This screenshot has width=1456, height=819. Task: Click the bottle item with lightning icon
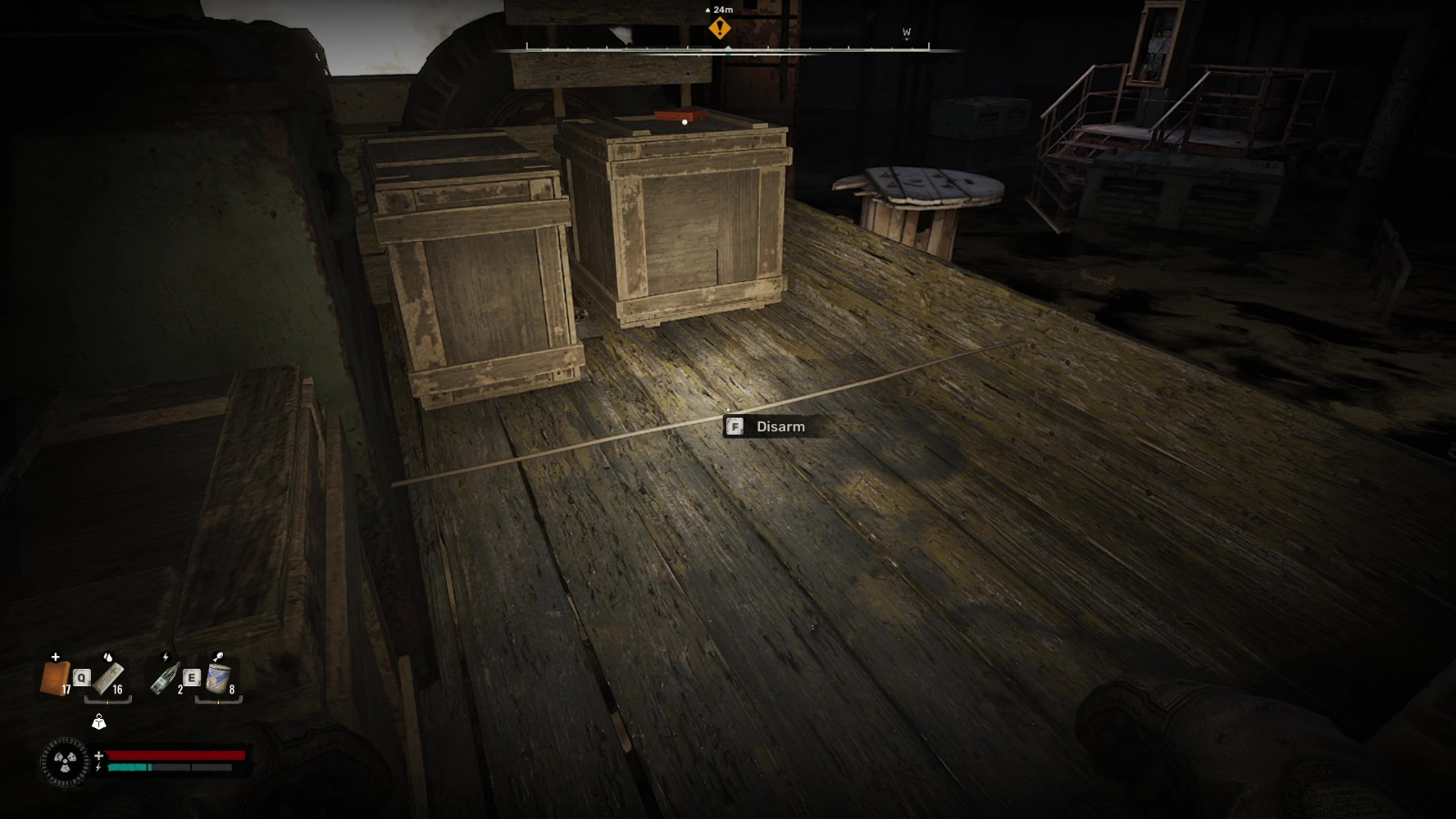click(166, 679)
